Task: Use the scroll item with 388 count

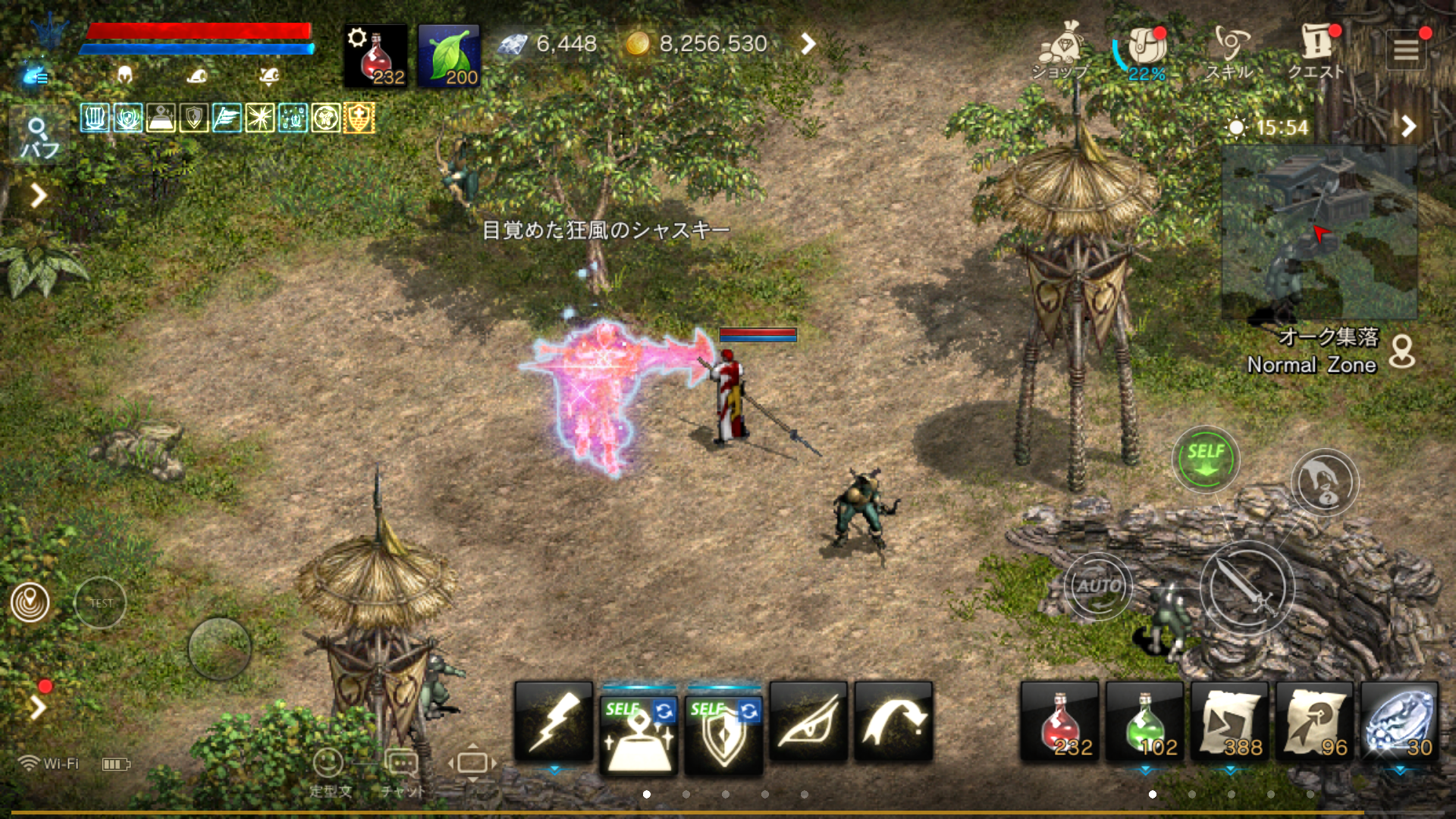Action: (1230, 722)
